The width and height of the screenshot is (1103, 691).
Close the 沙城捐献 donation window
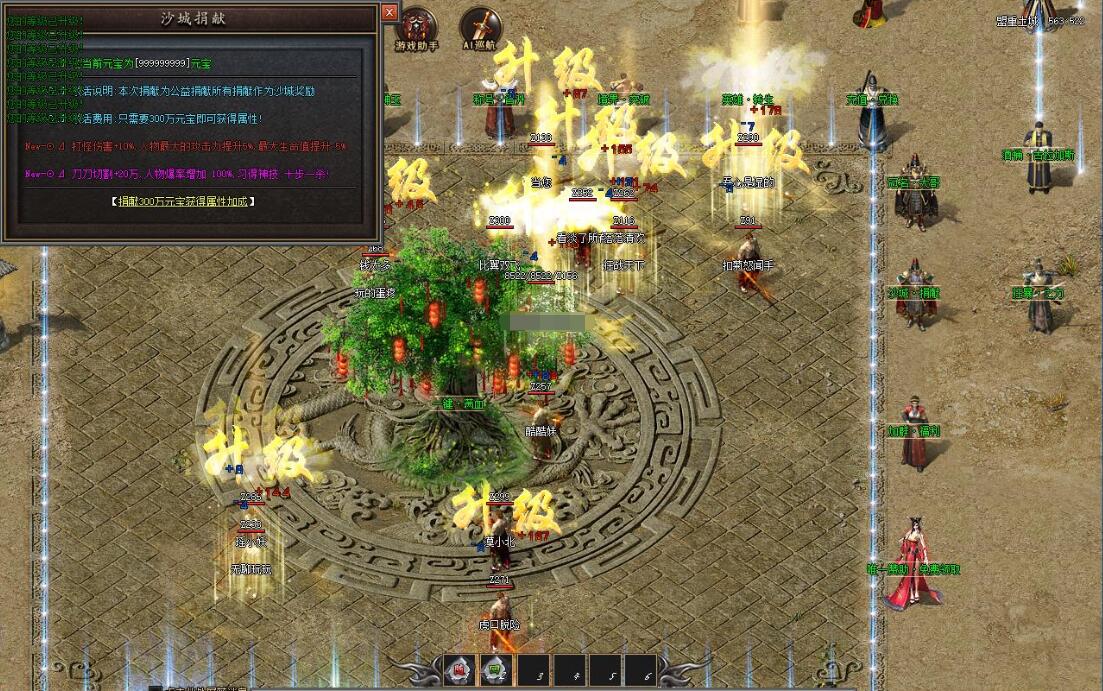point(390,12)
